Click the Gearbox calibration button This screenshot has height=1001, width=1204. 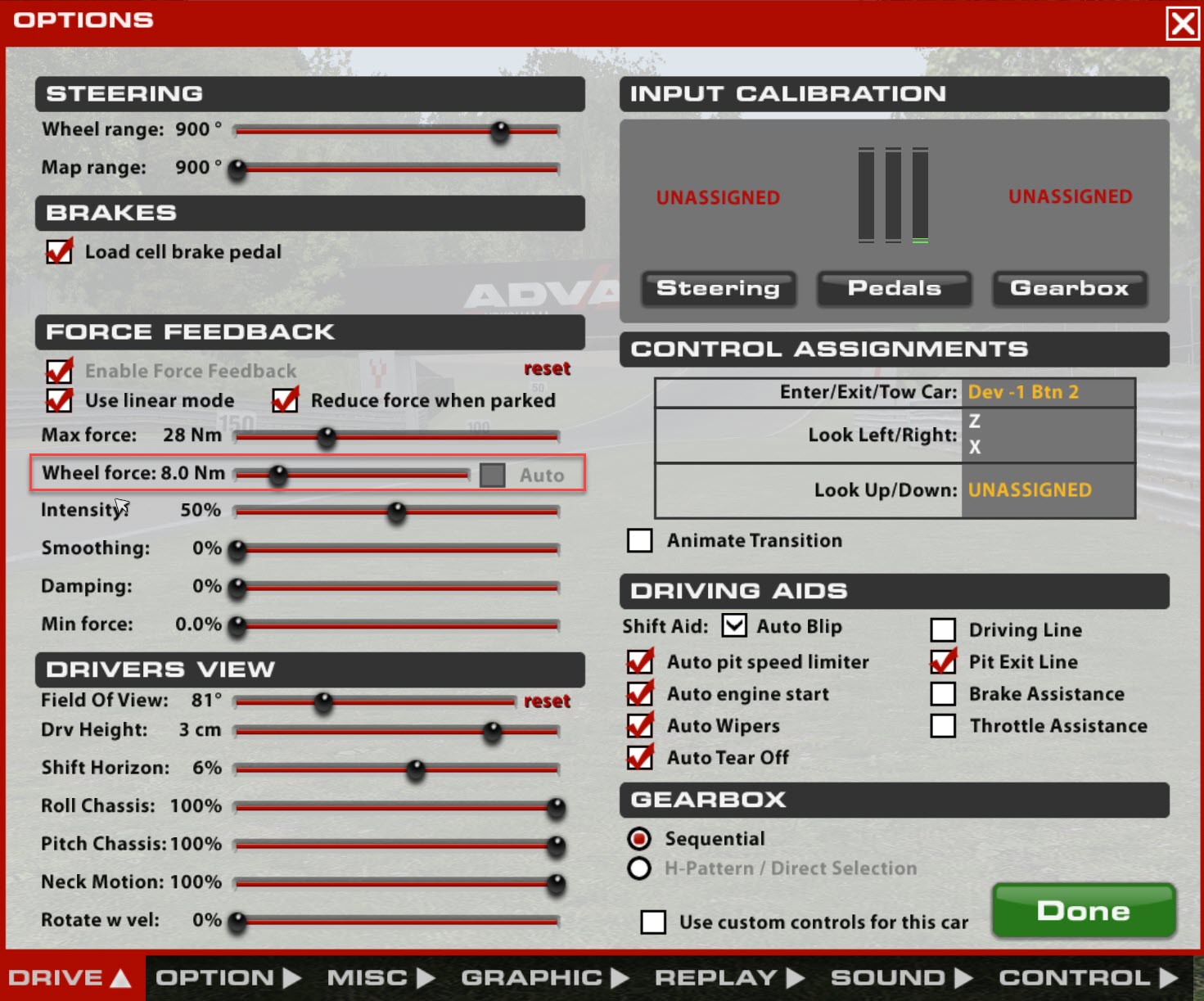click(x=1069, y=288)
